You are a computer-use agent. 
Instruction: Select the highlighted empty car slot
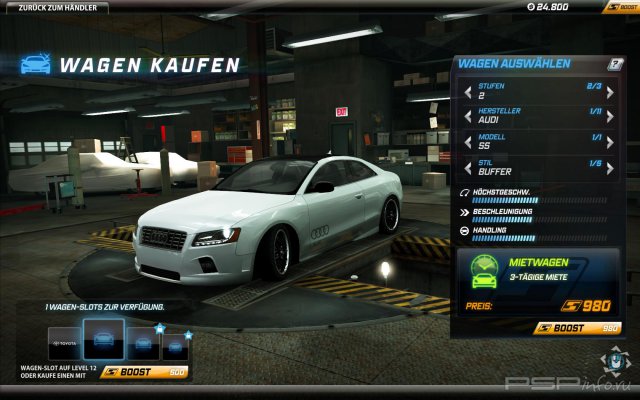click(x=104, y=340)
